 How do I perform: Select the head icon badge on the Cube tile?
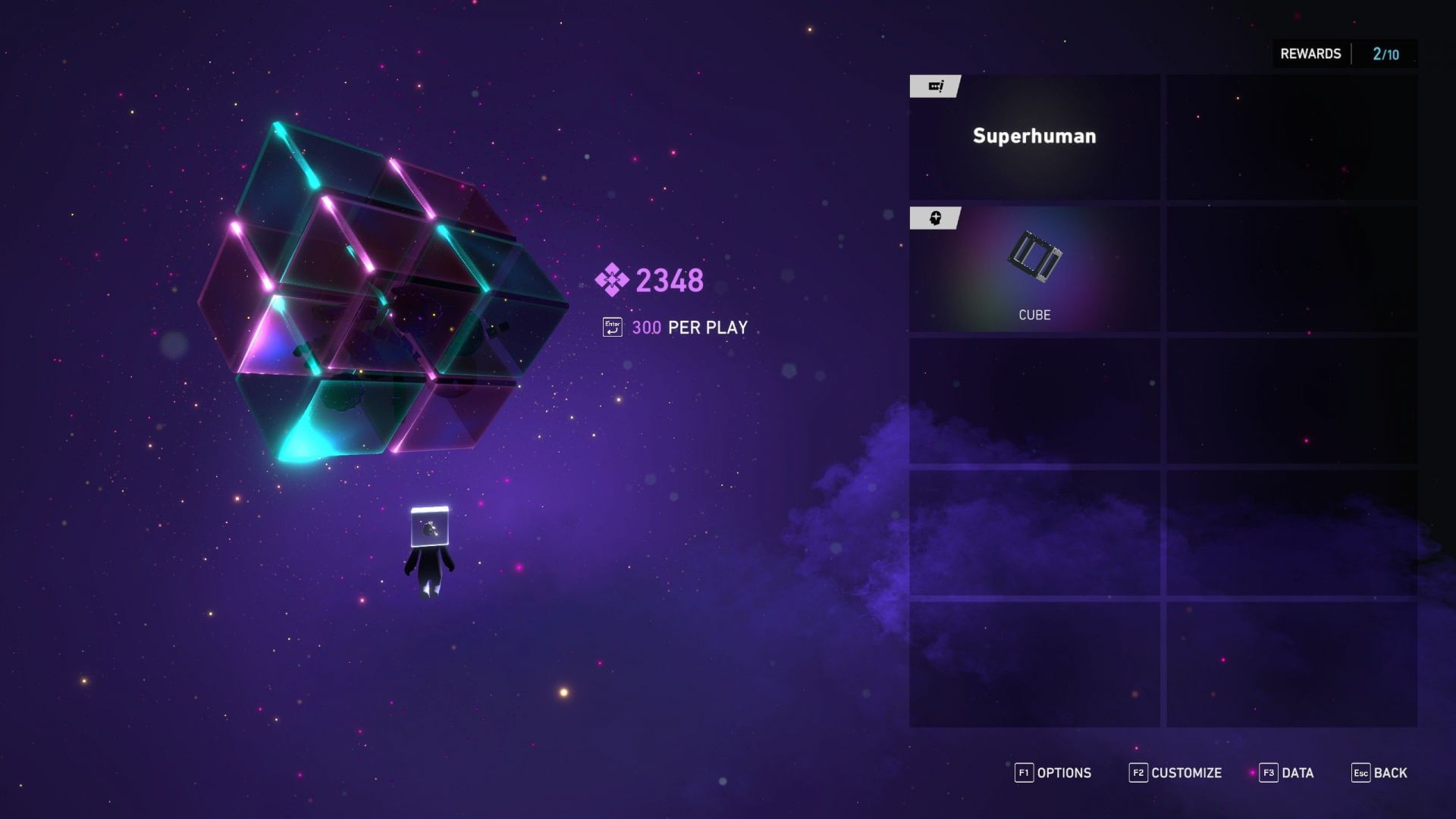(936, 219)
